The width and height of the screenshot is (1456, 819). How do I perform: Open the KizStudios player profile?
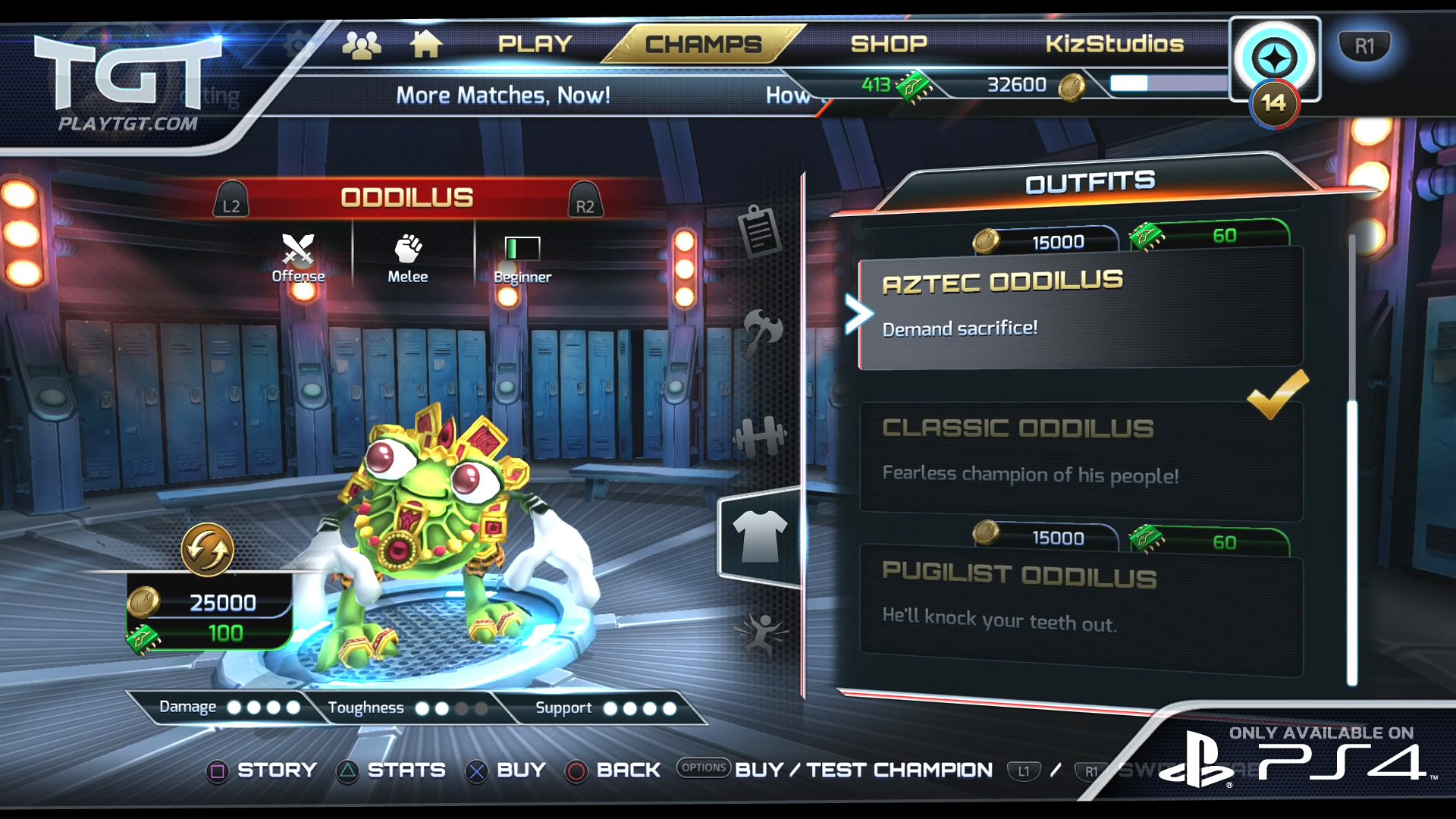1114,44
